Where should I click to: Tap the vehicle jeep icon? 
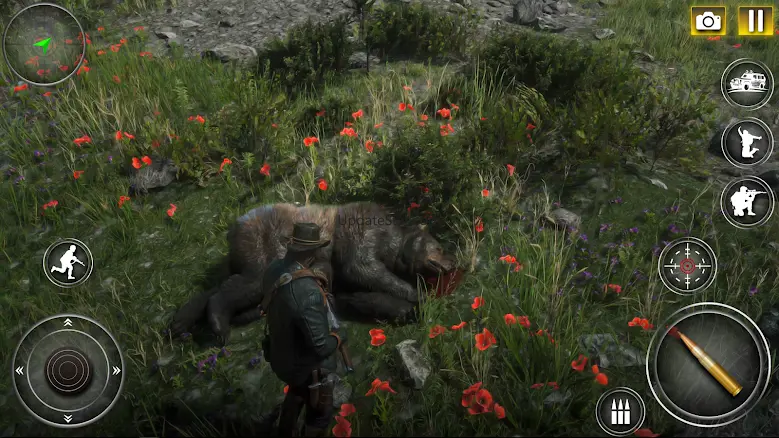(747, 84)
